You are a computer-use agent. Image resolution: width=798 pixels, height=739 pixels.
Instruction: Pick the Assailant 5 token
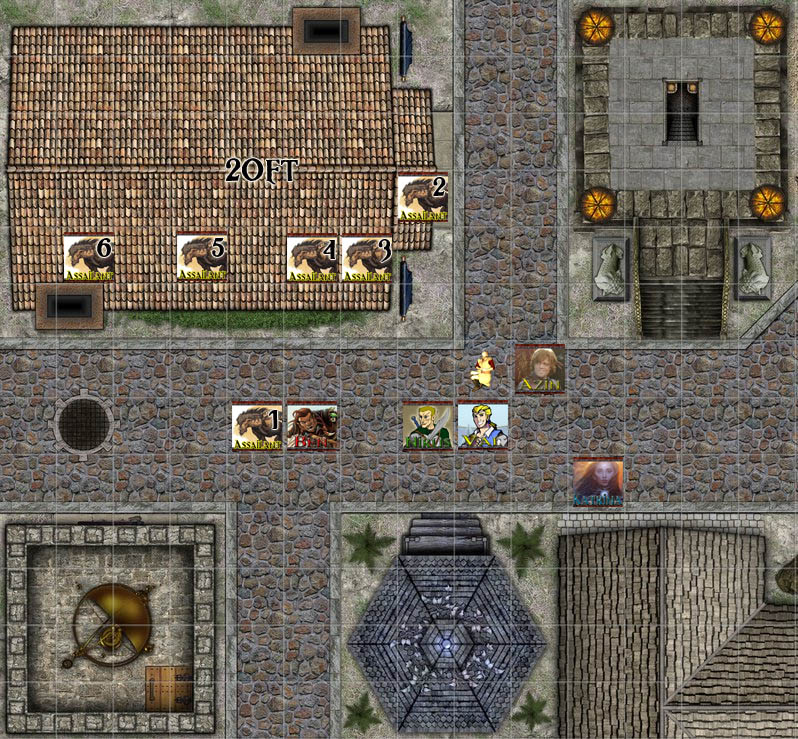(202, 257)
